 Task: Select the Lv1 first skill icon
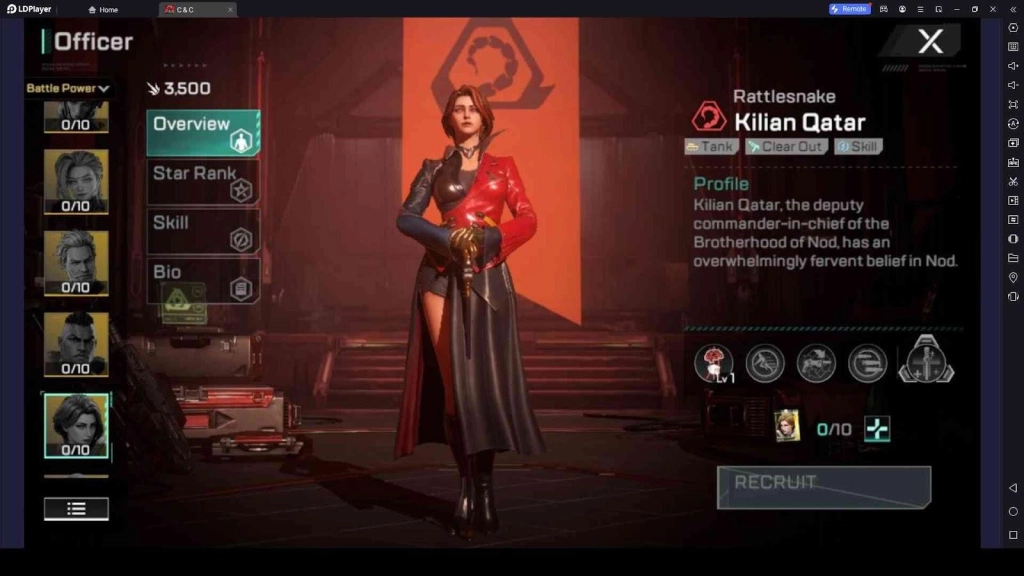(x=713, y=363)
